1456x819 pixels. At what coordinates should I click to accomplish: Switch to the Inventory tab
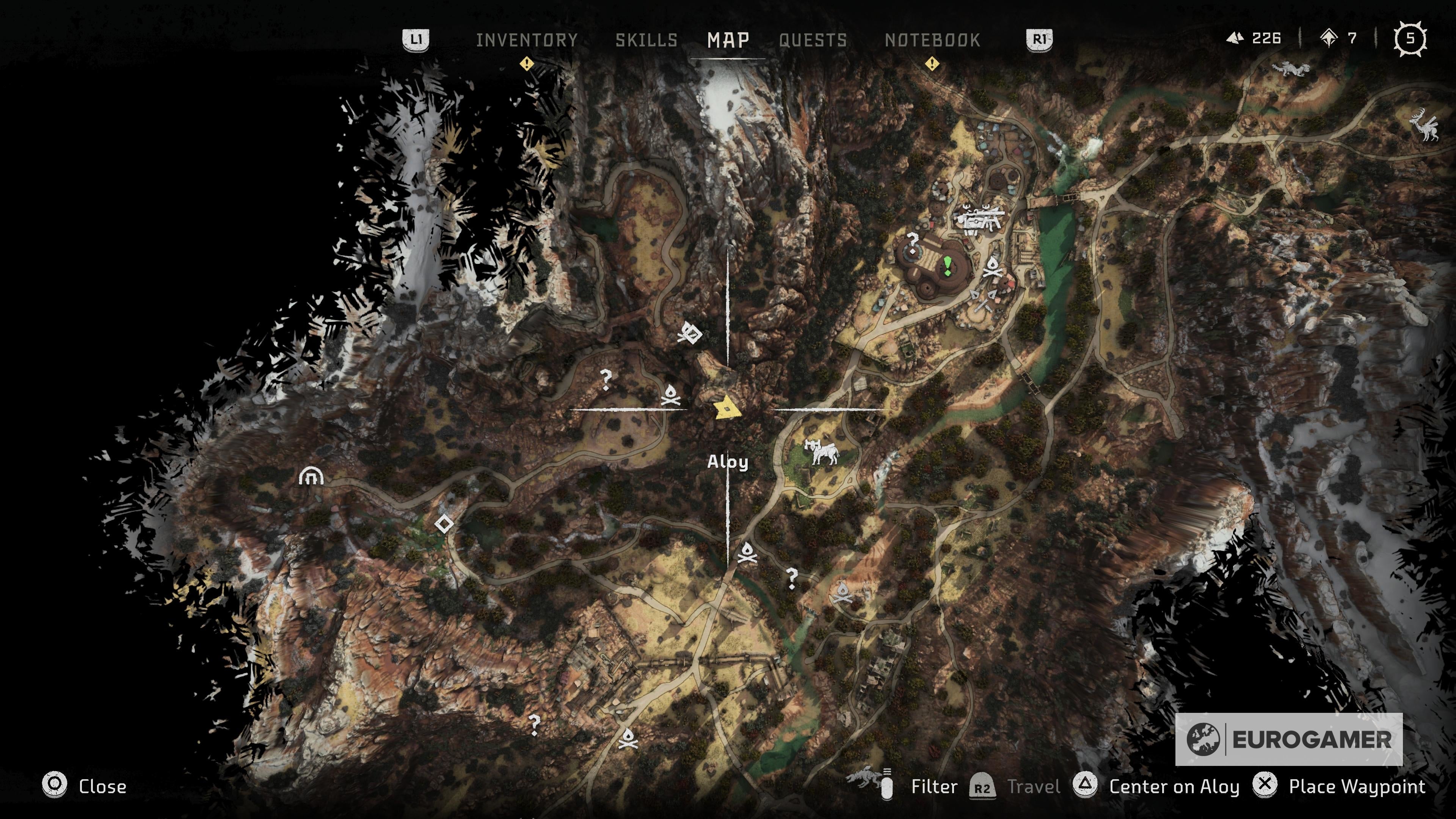(526, 39)
